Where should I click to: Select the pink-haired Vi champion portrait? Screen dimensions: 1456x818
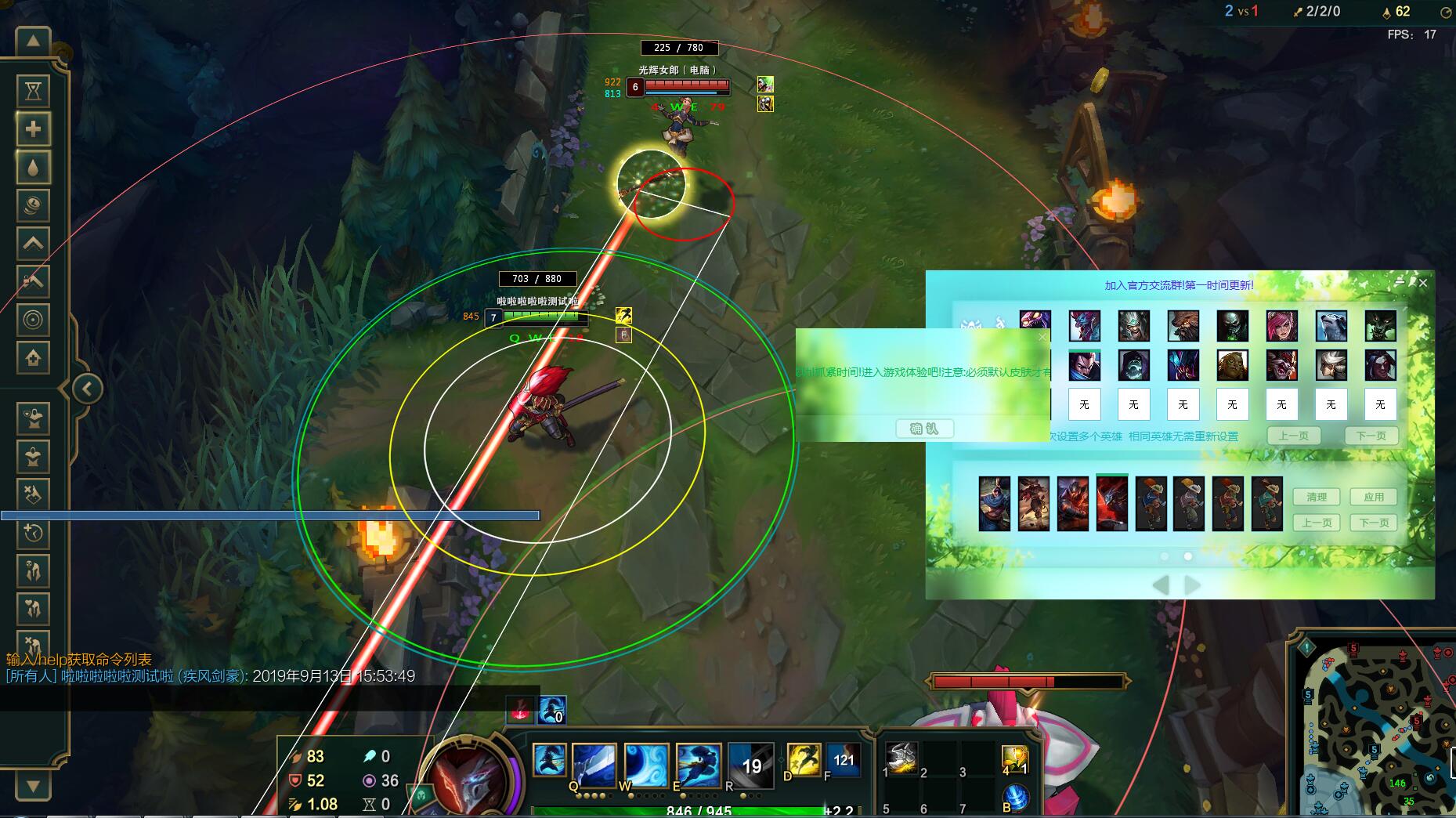click(1281, 326)
